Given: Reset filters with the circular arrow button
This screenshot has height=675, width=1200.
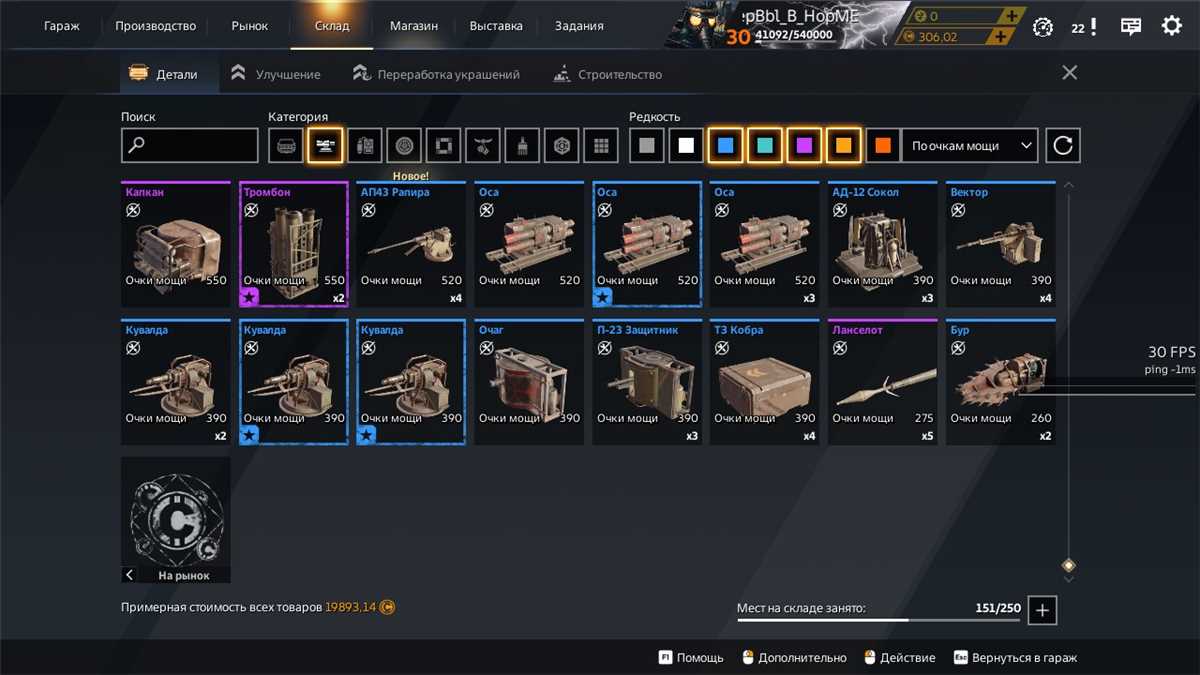Looking at the screenshot, I should point(1063,146).
